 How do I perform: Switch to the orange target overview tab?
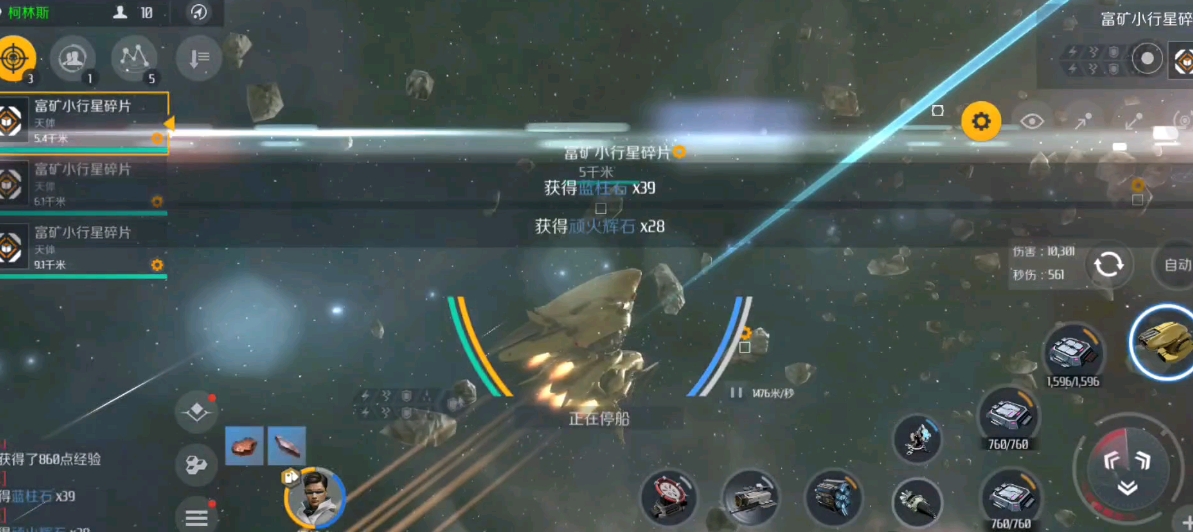[x=15, y=59]
